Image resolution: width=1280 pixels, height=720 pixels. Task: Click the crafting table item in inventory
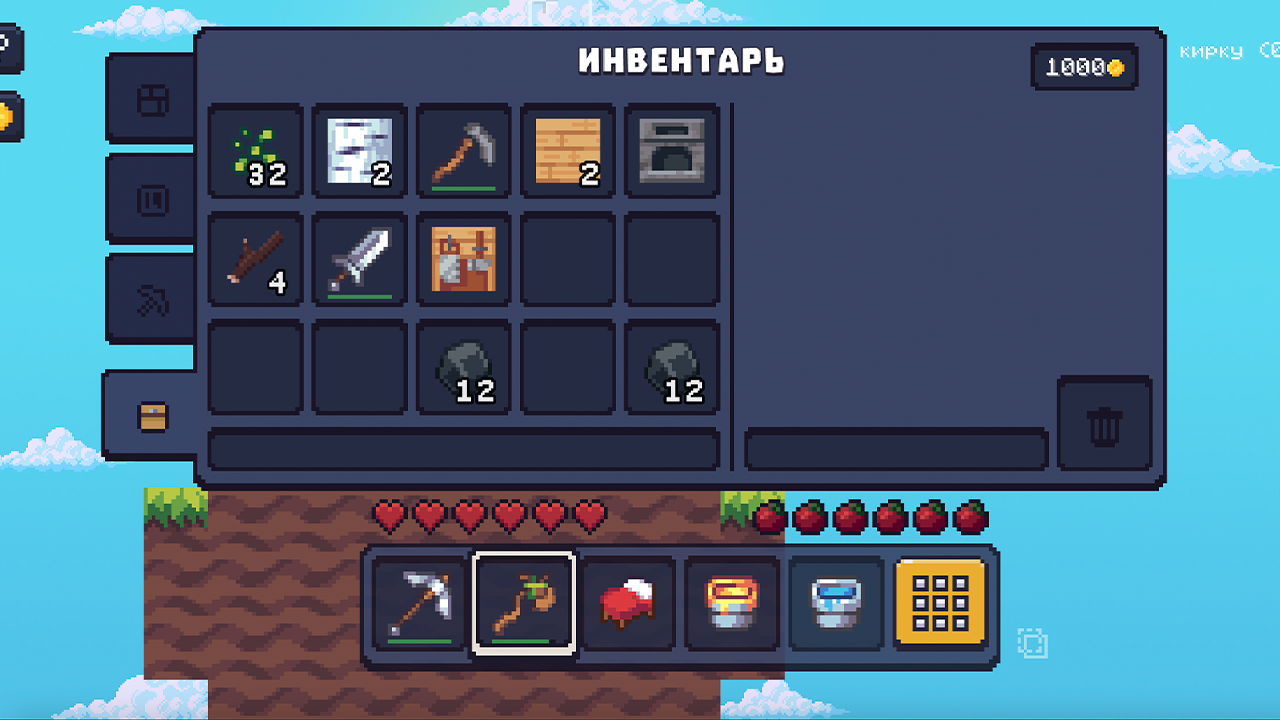(x=463, y=260)
